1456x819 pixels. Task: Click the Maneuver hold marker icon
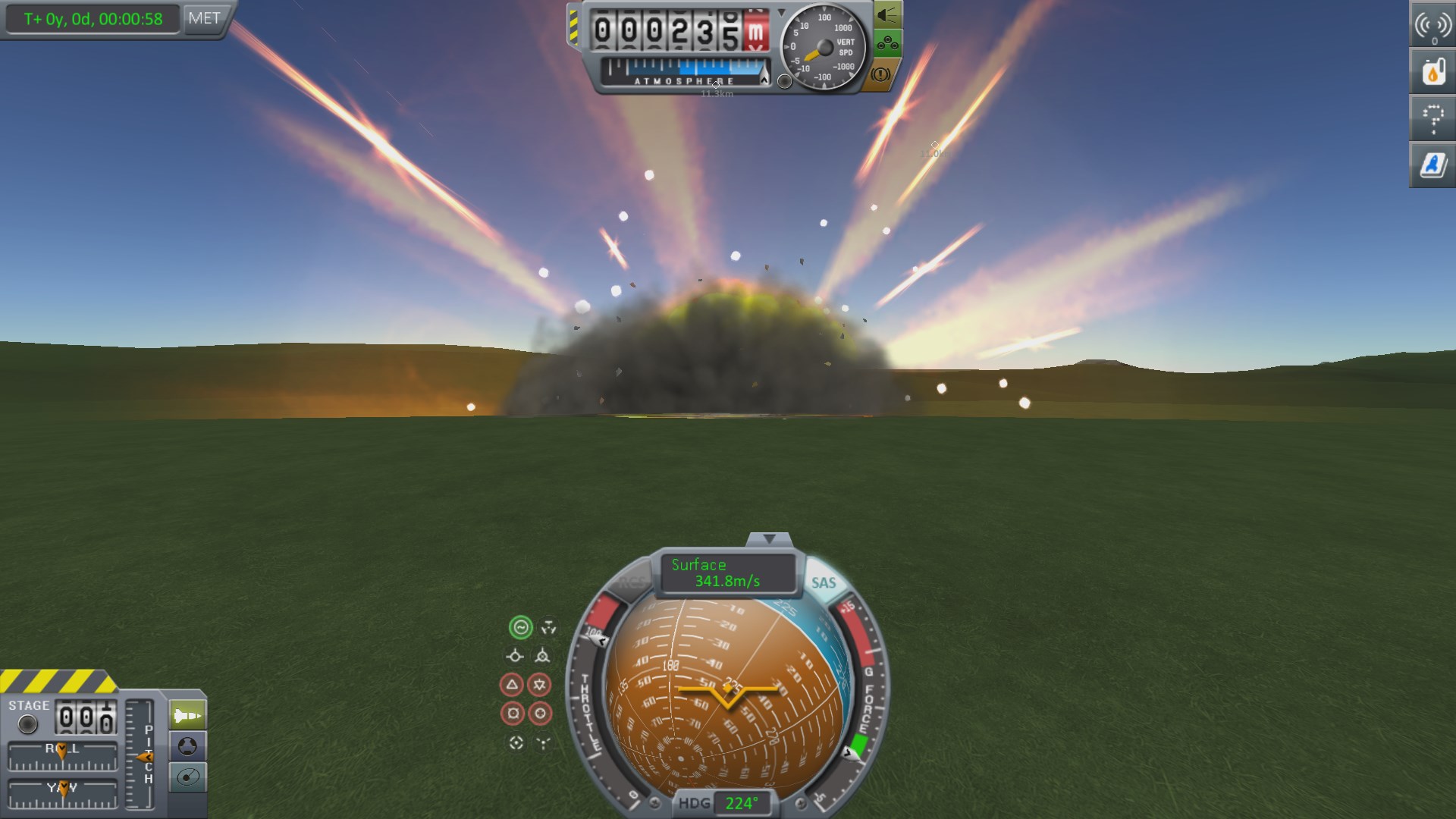[548, 626]
